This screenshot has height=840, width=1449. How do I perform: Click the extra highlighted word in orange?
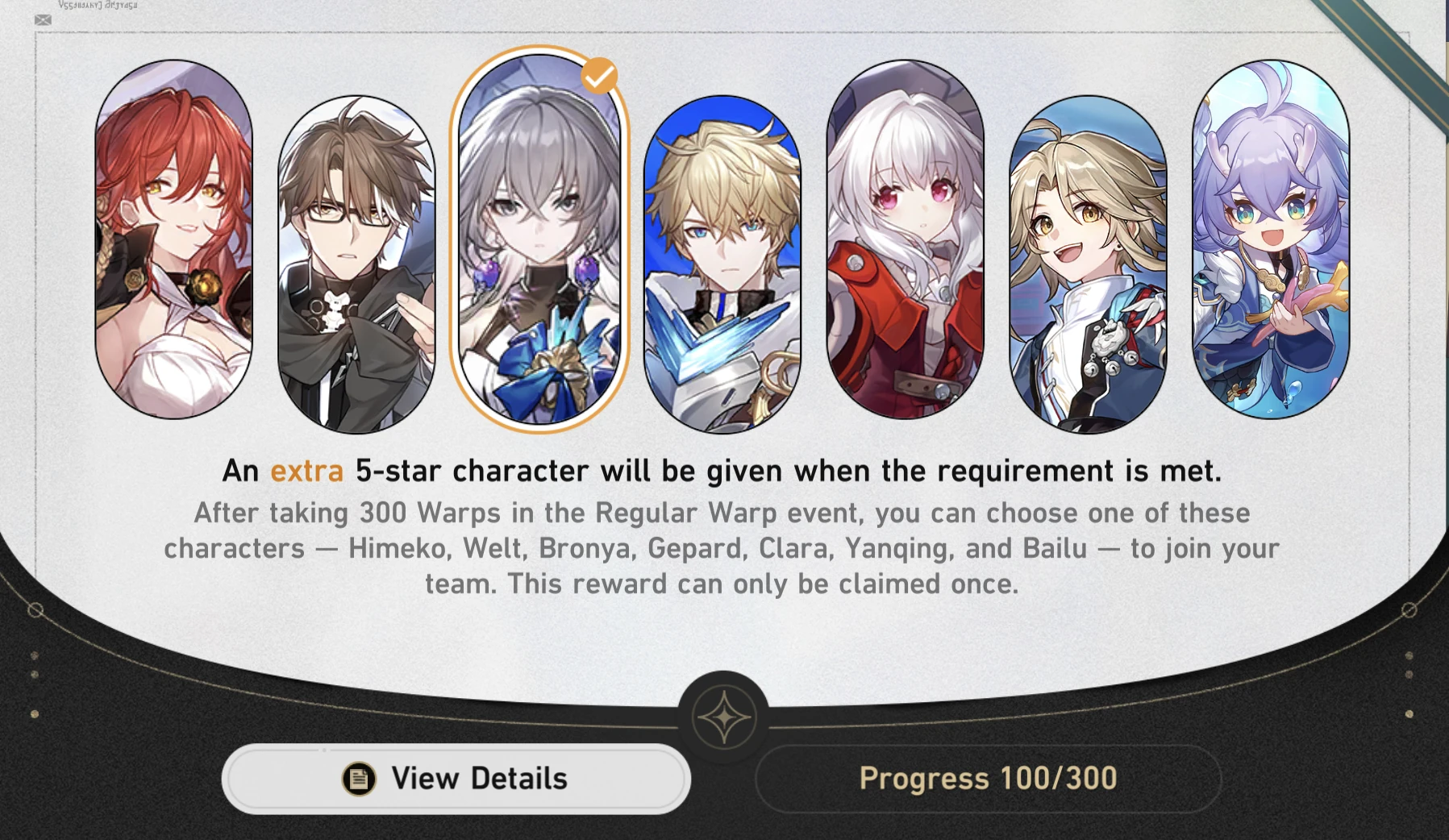[306, 471]
